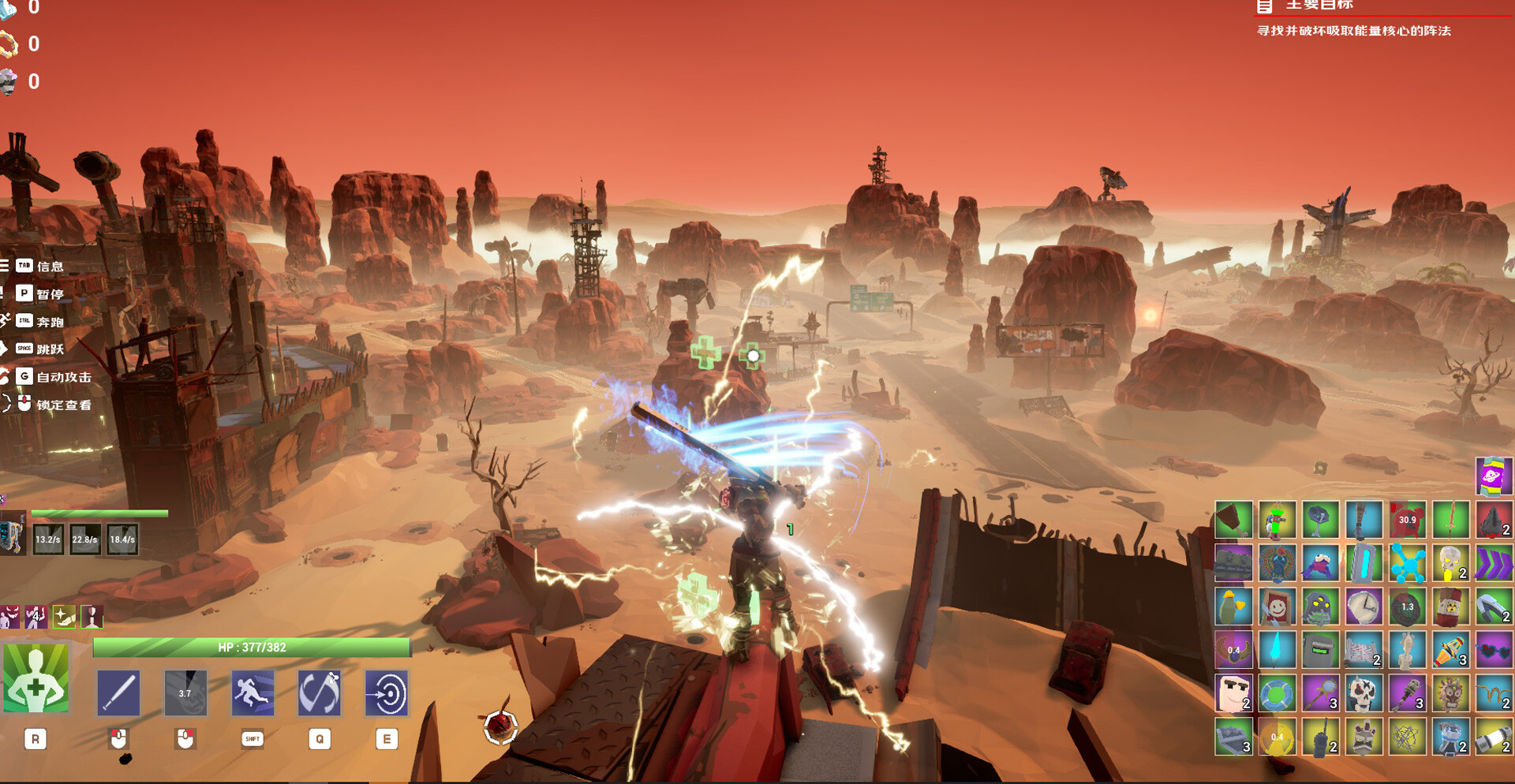Select the radioactive barrel item slot

pyautogui.click(x=1450, y=607)
